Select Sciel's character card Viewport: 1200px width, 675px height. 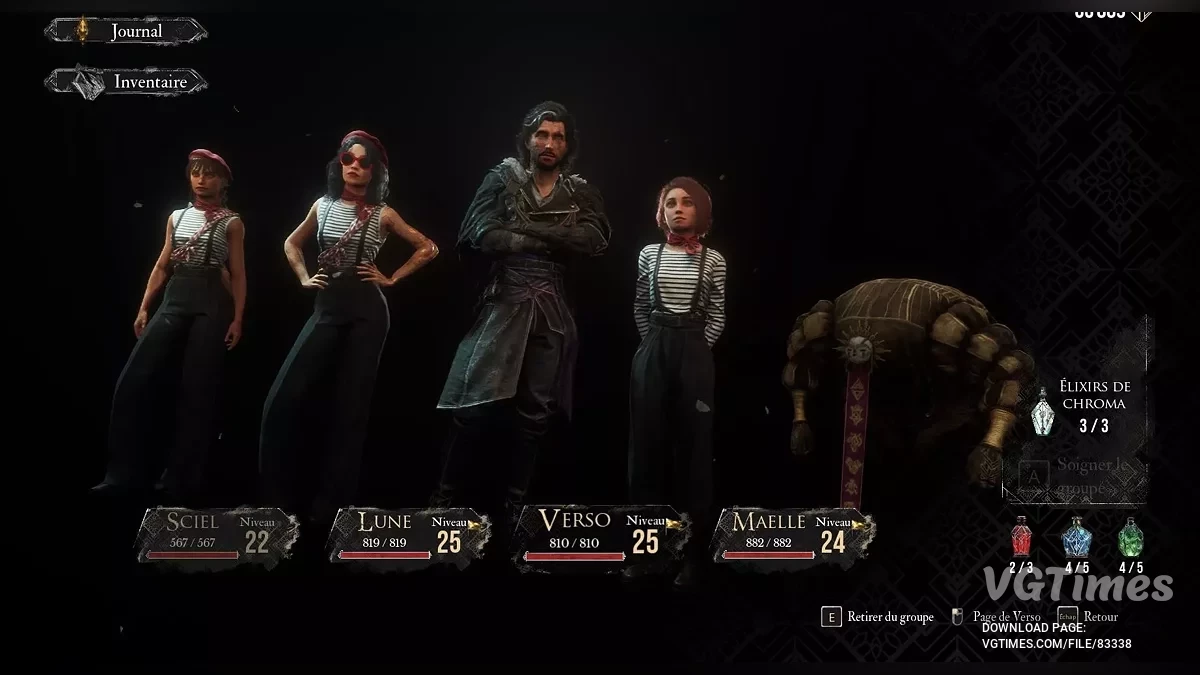tap(217, 534)
